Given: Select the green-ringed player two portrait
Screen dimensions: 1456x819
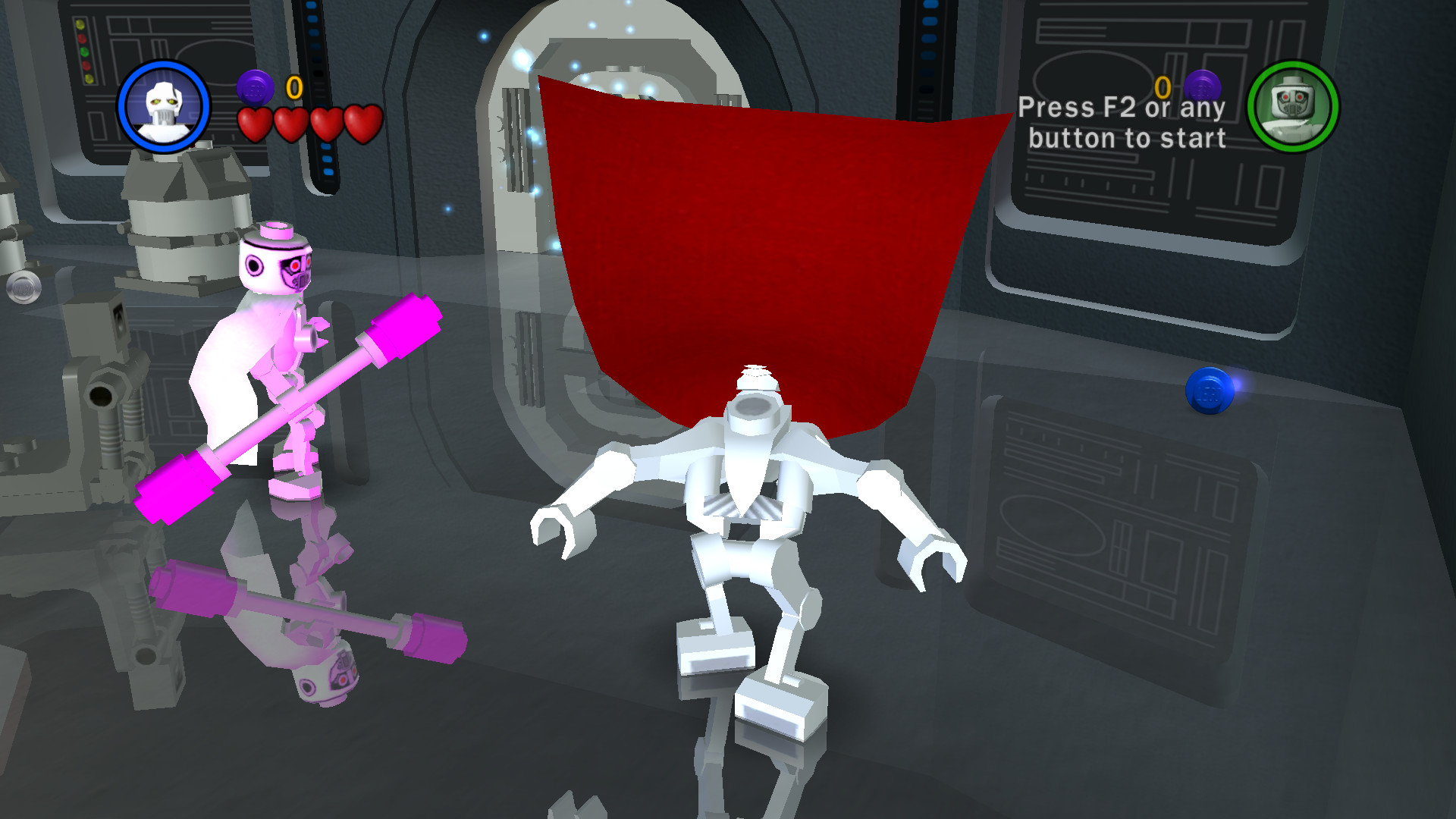Looking at the screenshot, I should (x=1292, y=108).
